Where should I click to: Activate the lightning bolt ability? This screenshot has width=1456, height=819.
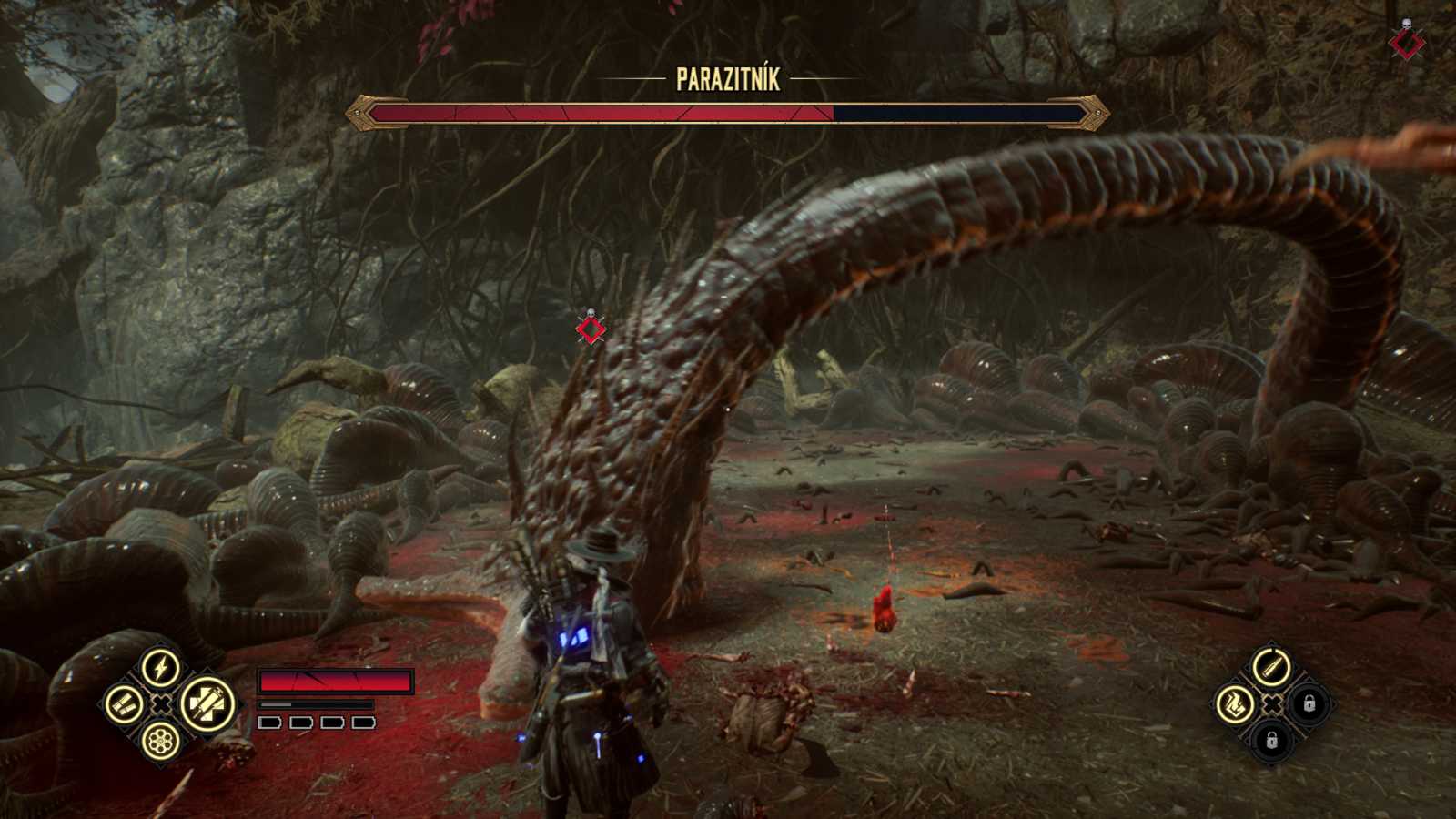point(161,668)
